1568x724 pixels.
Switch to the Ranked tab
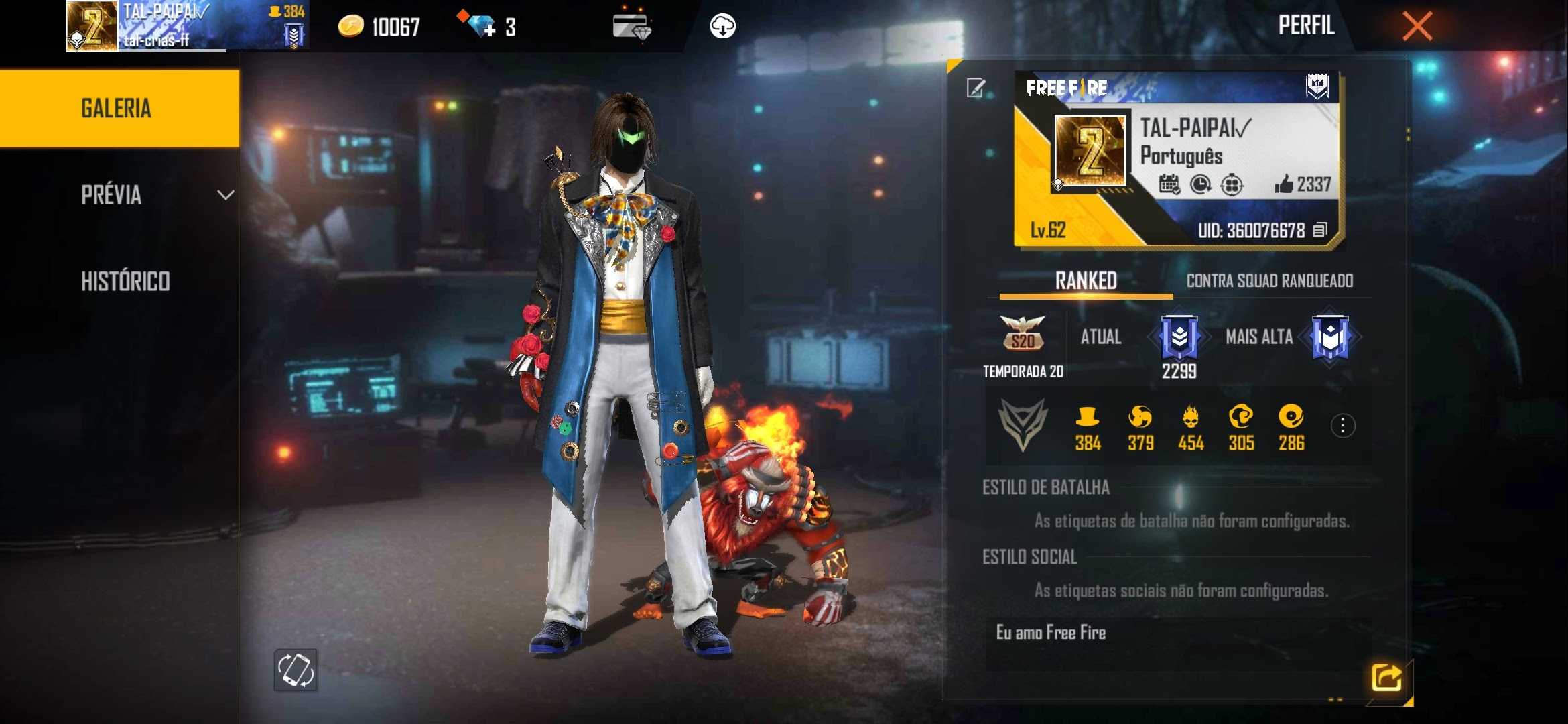pyautogui.click(x=1086, y=281)
